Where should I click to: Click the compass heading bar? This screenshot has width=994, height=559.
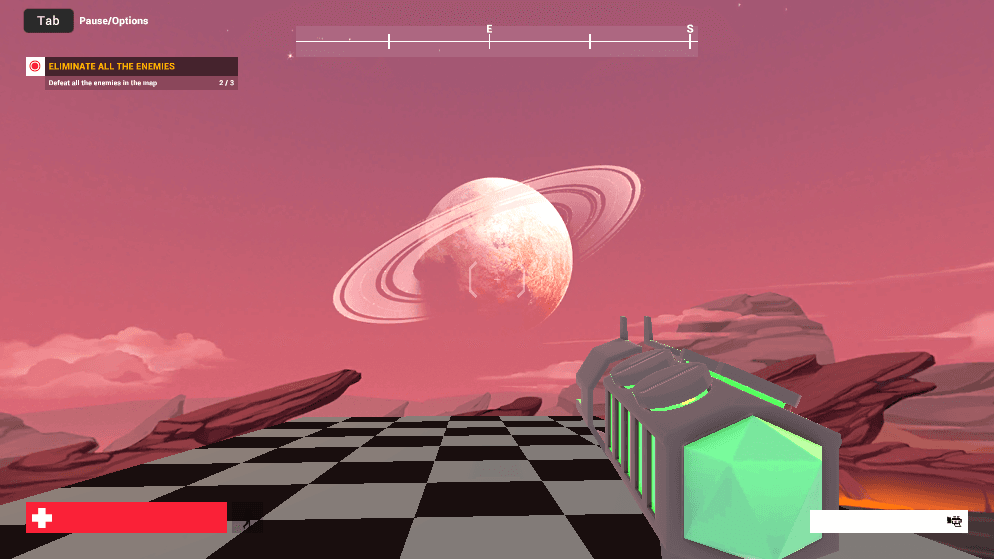tap(496, 41)
